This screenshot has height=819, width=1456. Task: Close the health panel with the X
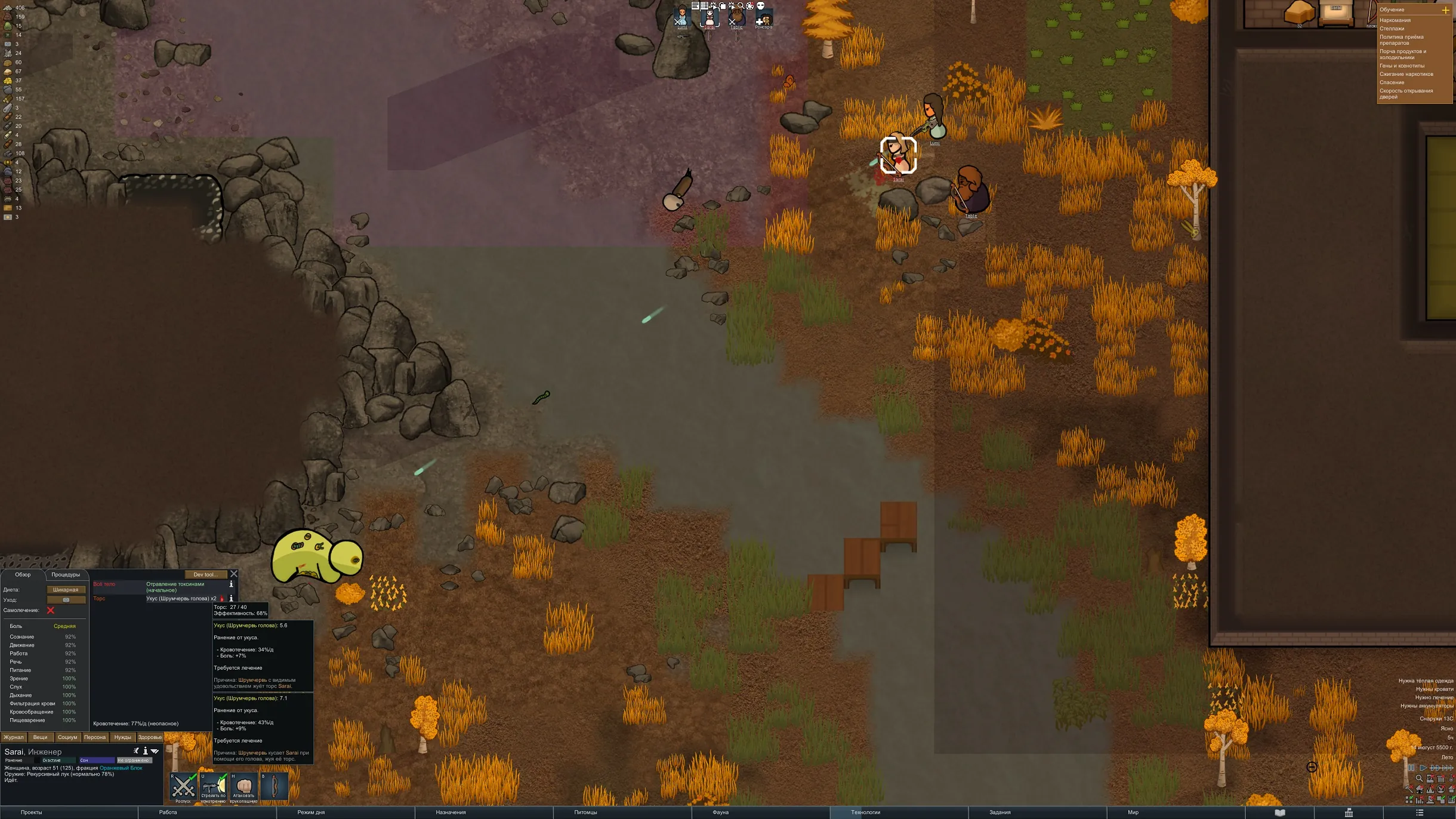click(234, 574)
